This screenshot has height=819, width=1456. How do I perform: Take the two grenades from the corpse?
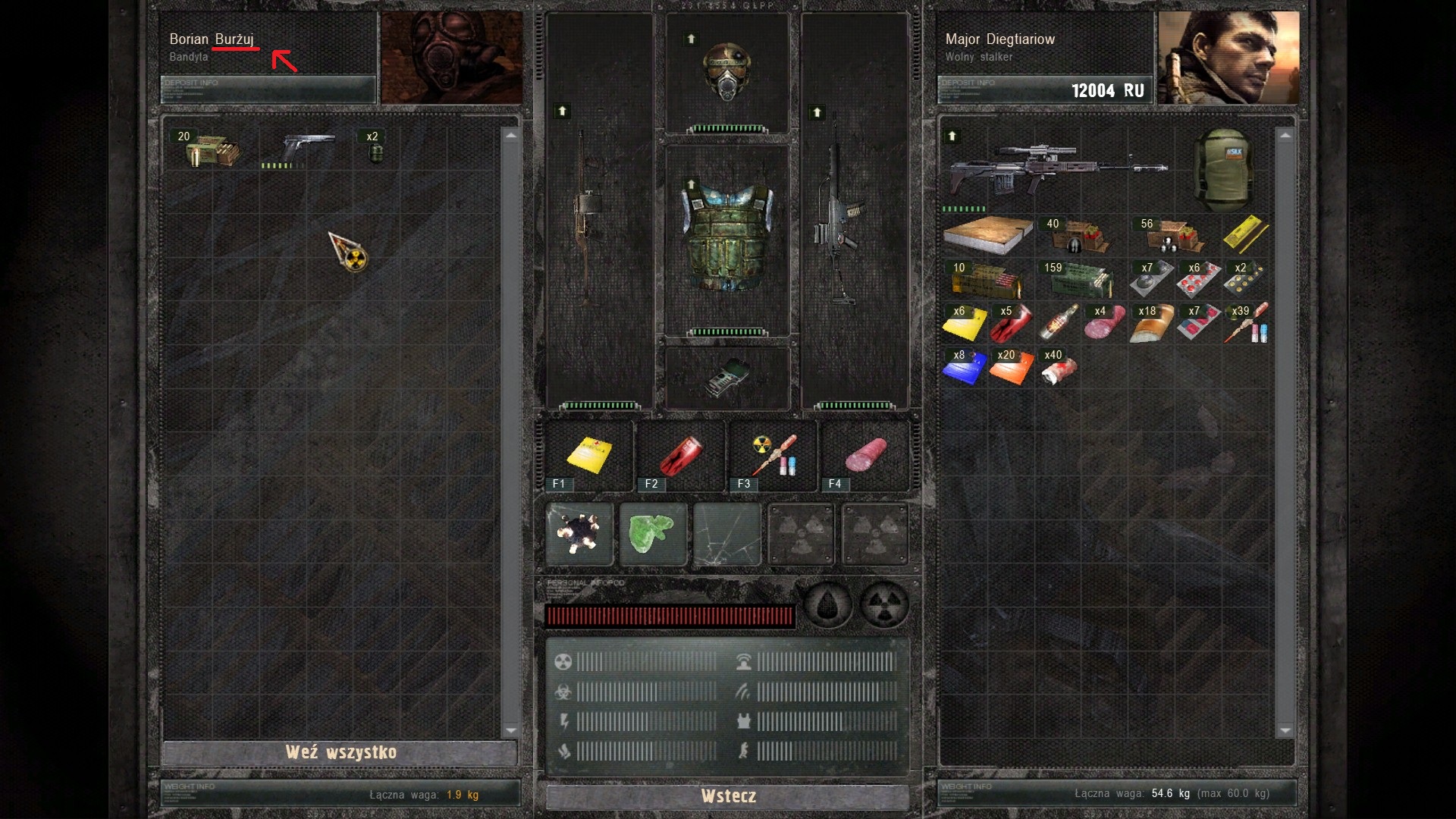375,149
